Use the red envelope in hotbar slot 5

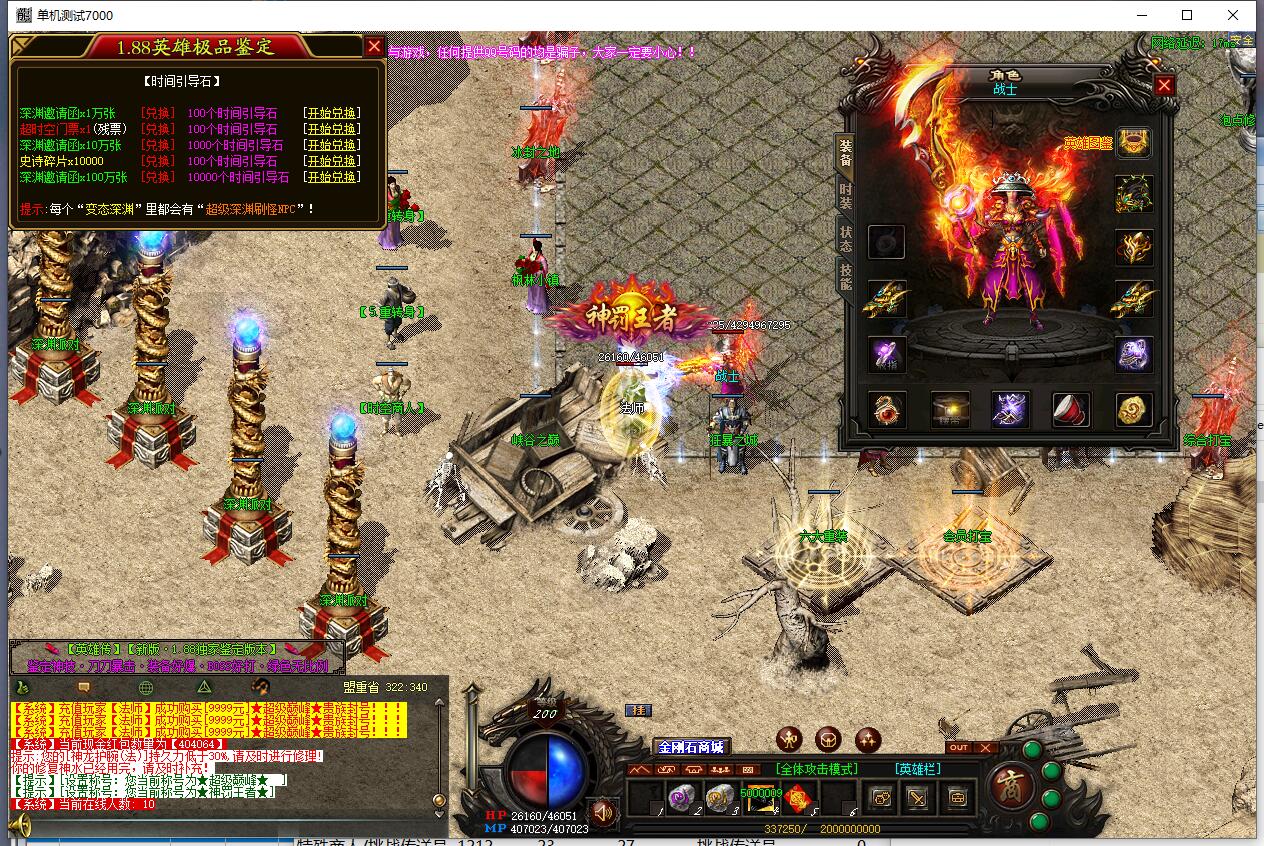(x=797, y=798)
